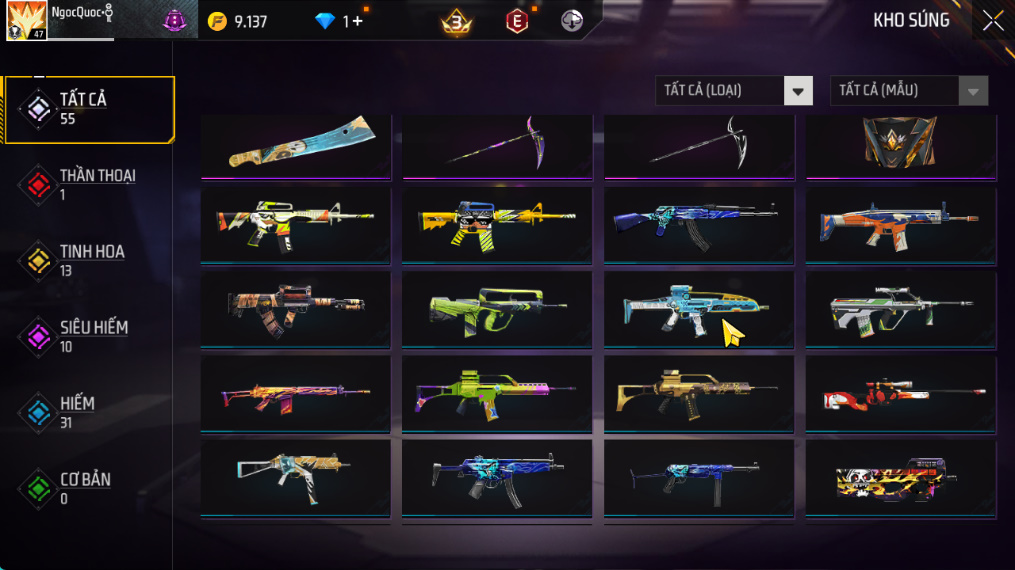Expand the Tất Cả (Mẫu) dropdown
Image resolution: width=1015 pixels, height=570 pixels.
908,91
